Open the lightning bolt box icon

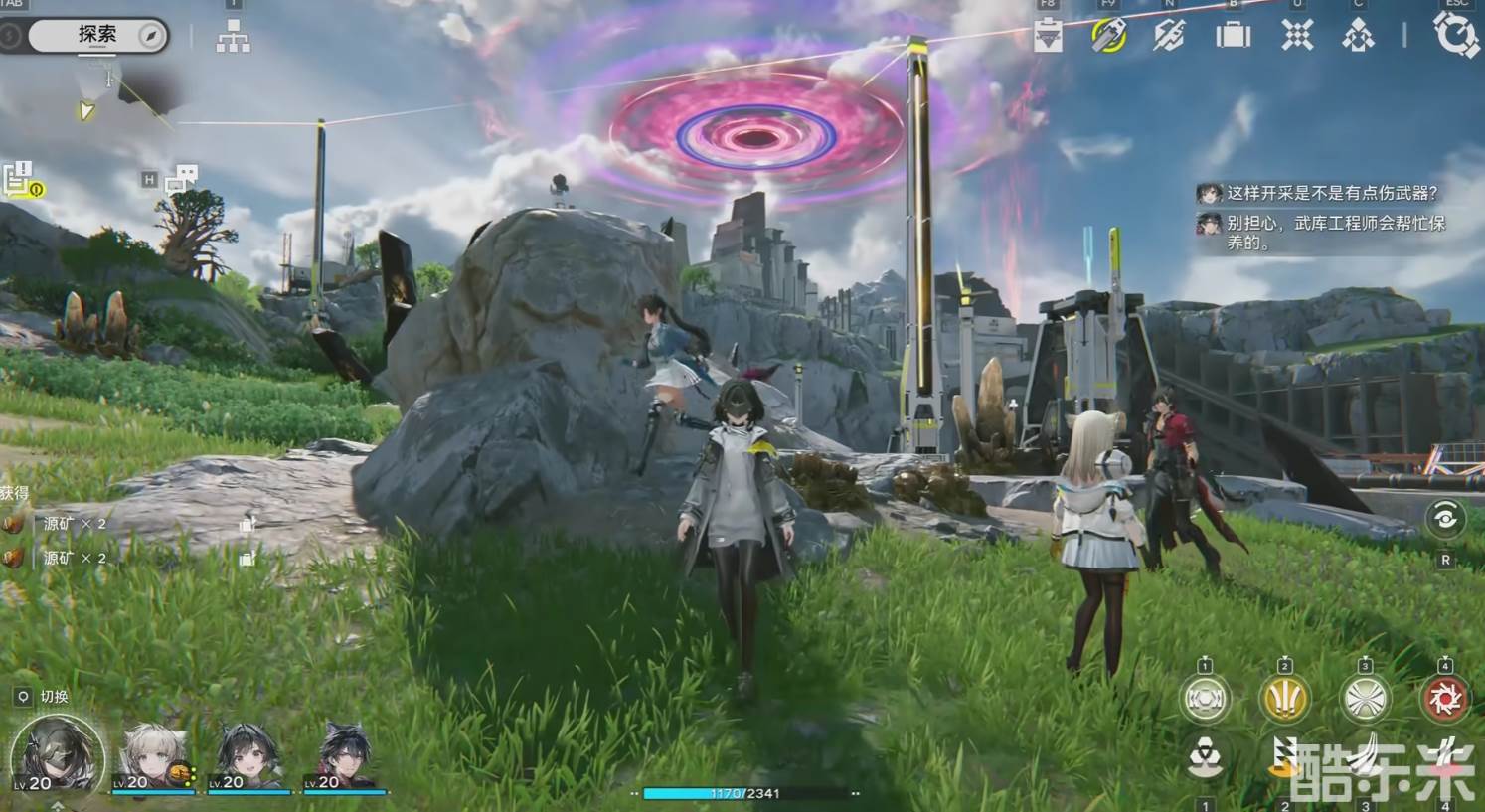pyautogui.click(x=1169, y=36)
